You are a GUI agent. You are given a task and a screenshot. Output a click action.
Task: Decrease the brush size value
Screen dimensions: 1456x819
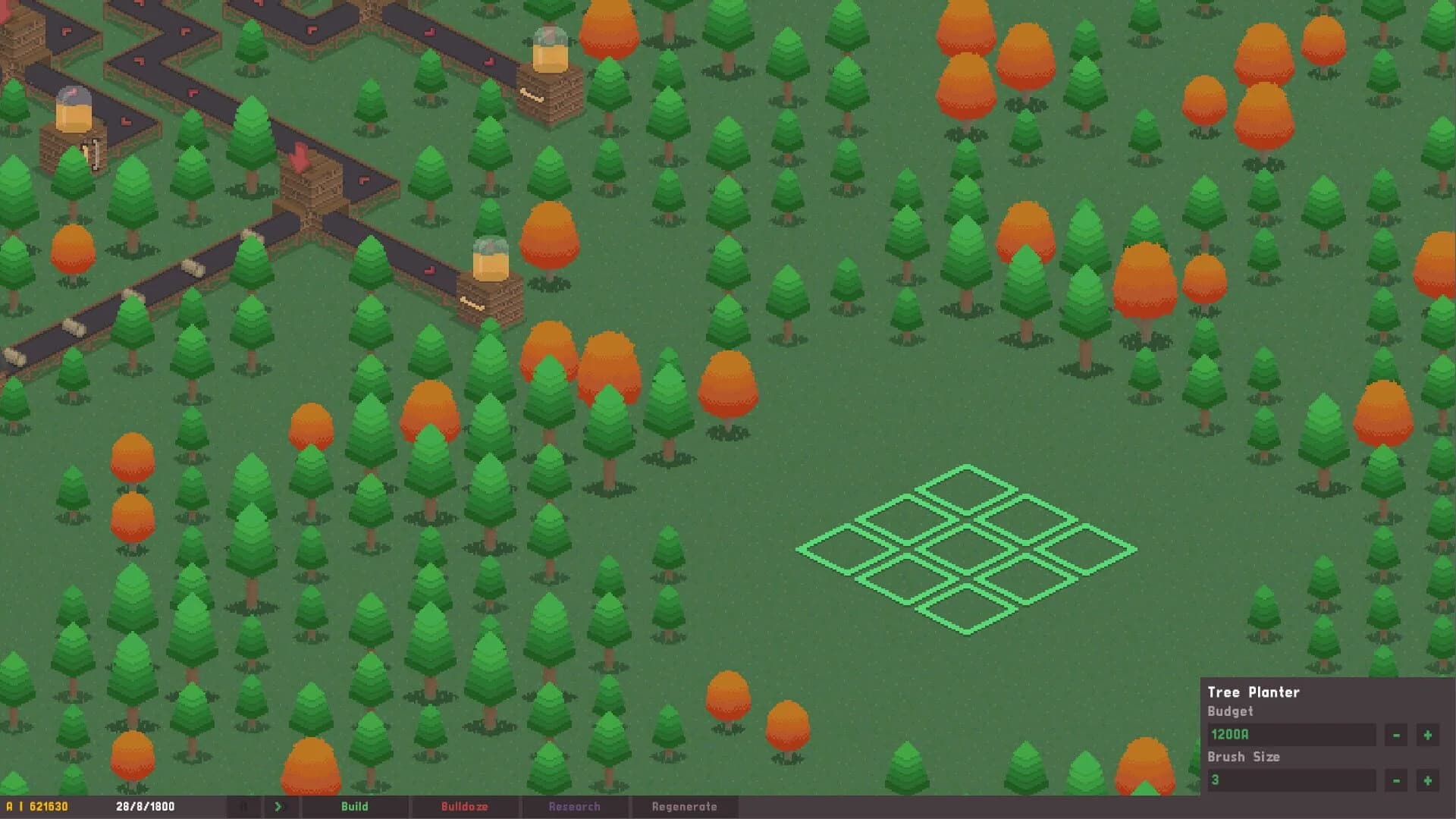pos(1396,779)
